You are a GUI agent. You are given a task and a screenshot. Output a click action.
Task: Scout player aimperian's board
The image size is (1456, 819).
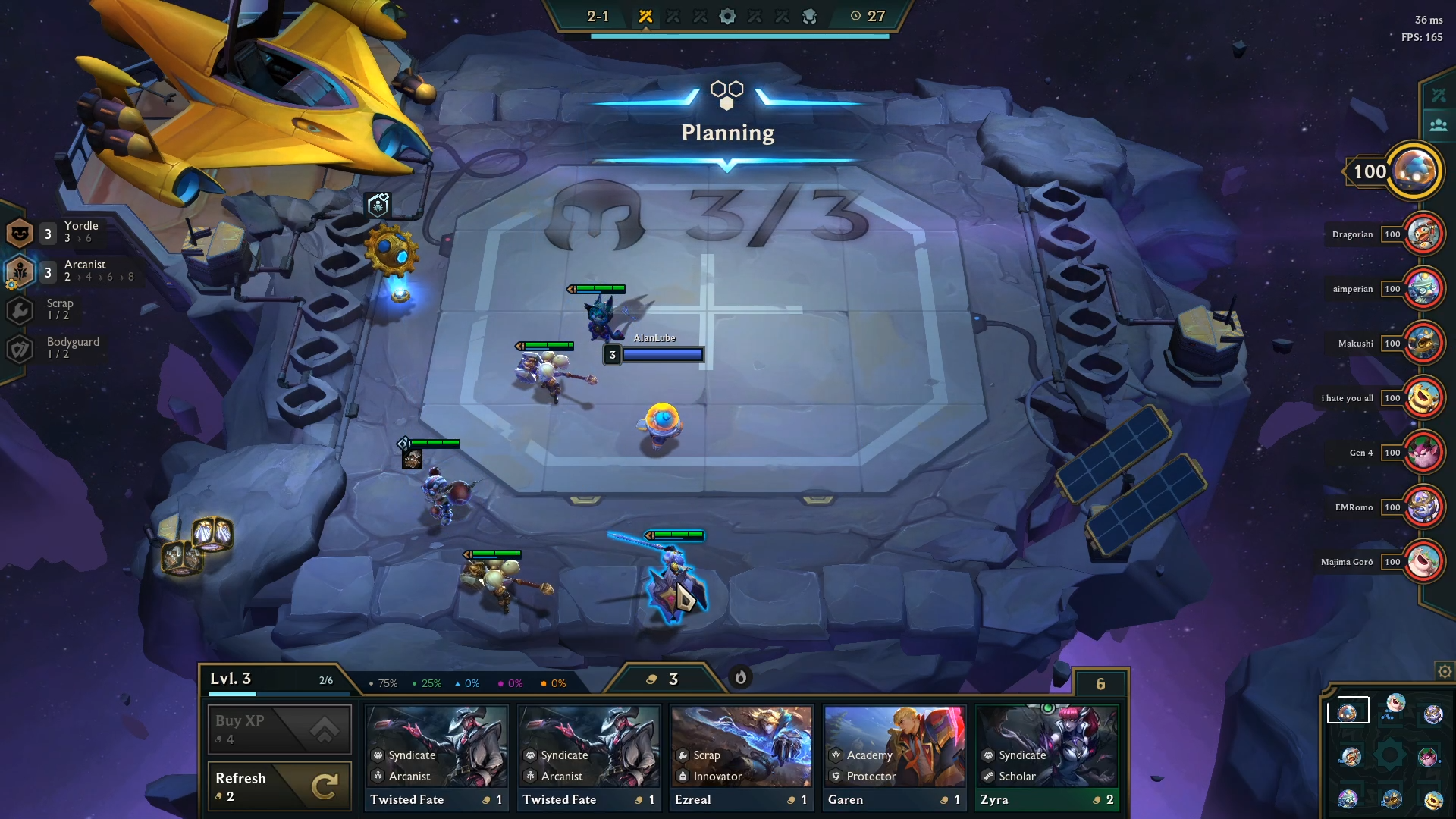pyautogui.click(x=1423, y=289)
